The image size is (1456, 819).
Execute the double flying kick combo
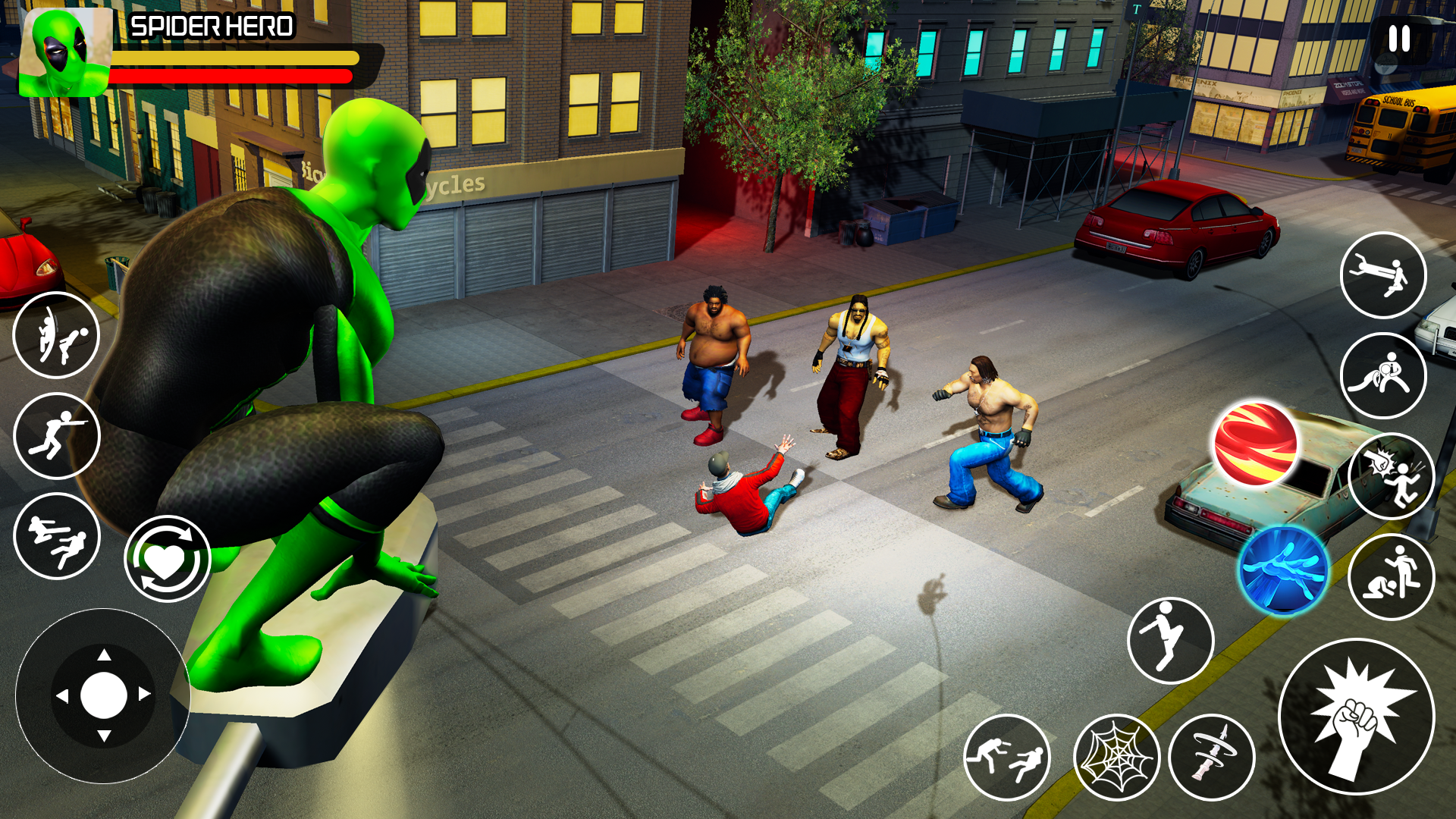coord(57,535)
